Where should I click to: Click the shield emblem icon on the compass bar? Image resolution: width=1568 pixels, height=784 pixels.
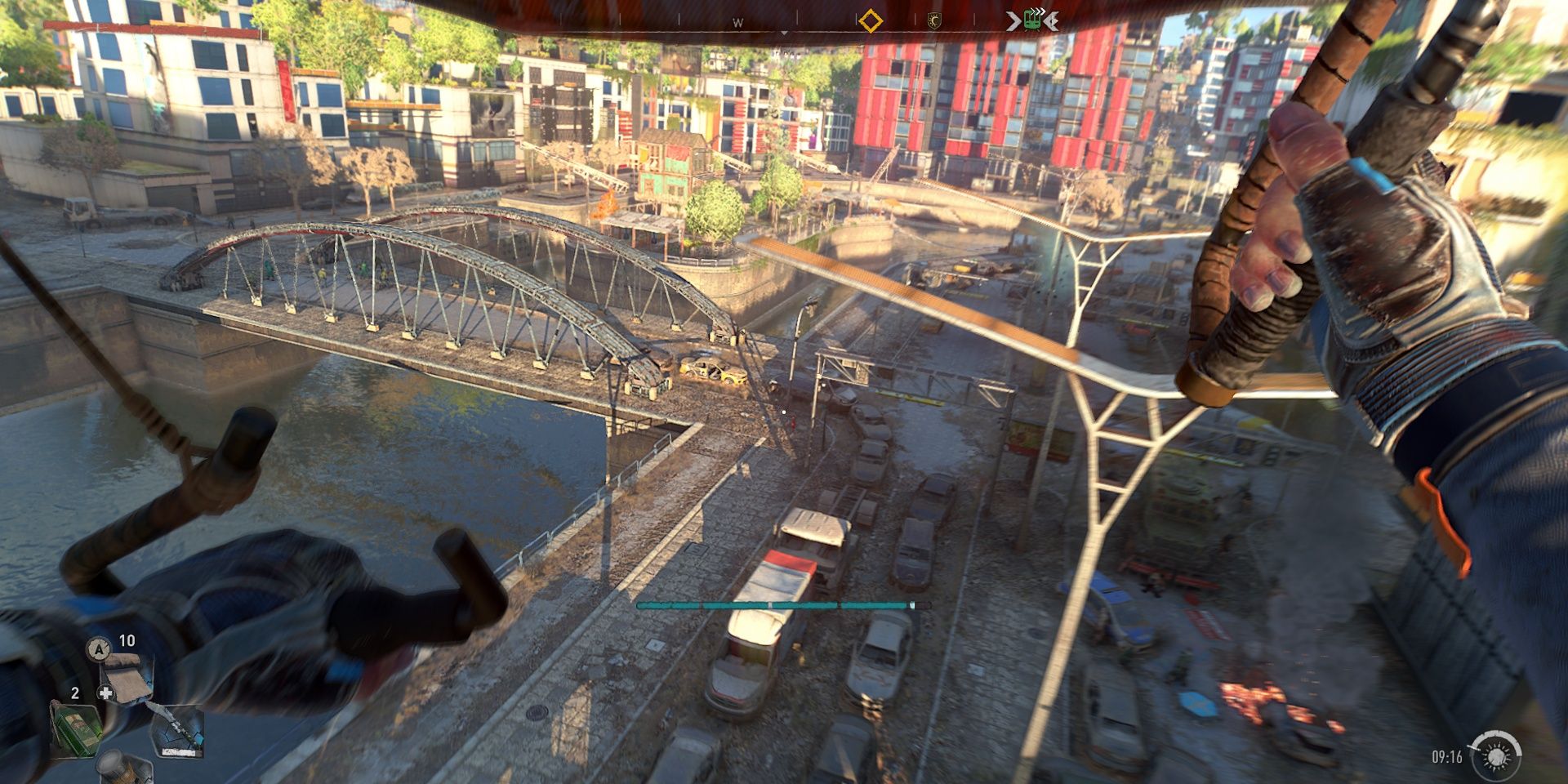click(x=933, y=20)
